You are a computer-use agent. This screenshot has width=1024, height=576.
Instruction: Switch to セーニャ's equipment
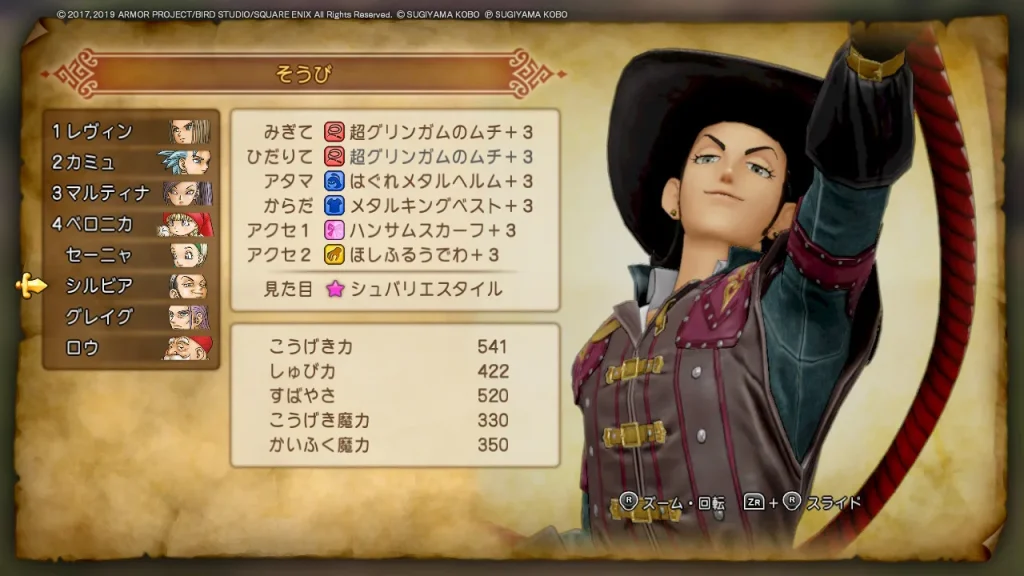(x=130, y=255)
